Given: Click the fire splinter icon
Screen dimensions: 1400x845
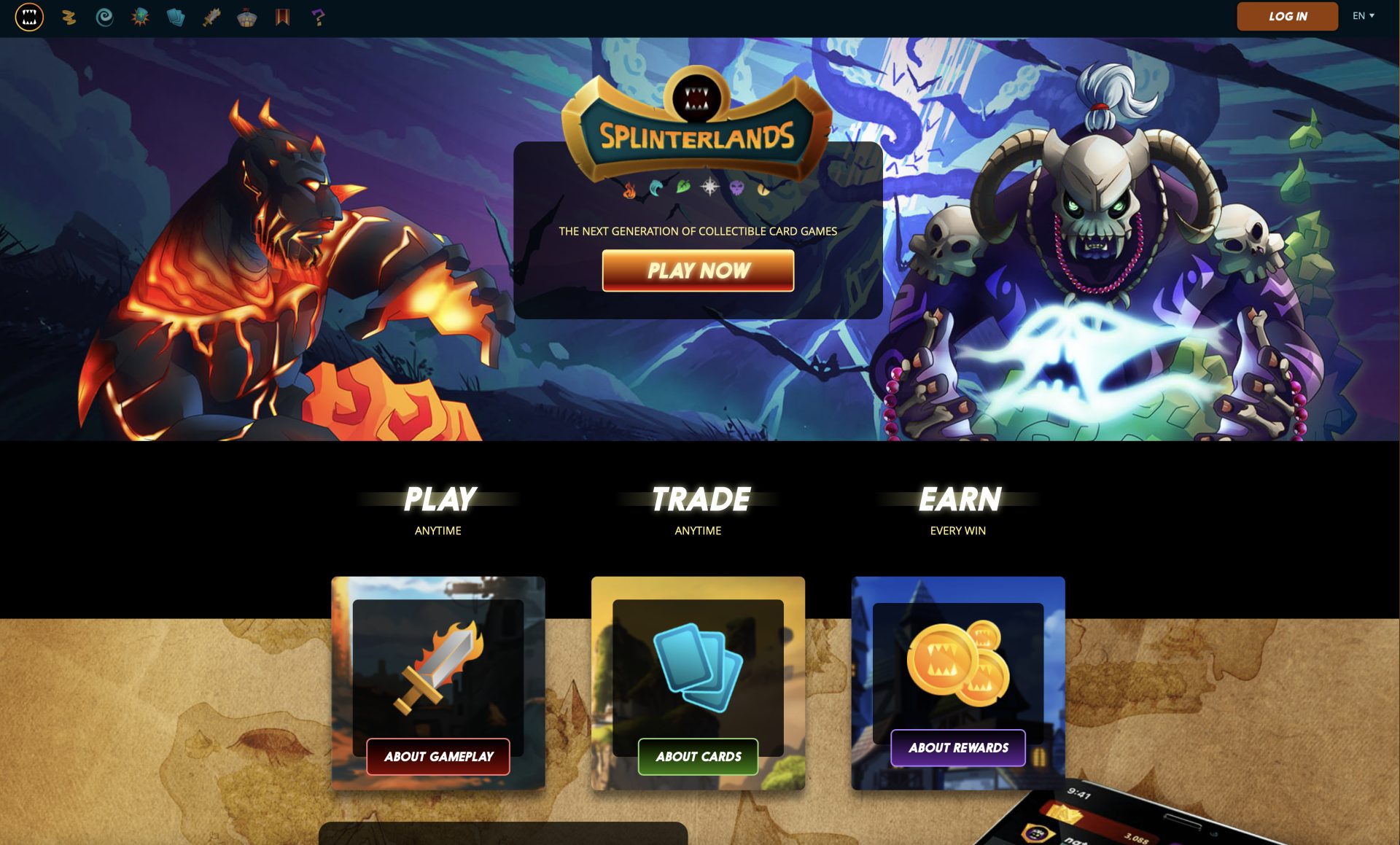Looking at the screenshot, I should [x=629, y=187].
